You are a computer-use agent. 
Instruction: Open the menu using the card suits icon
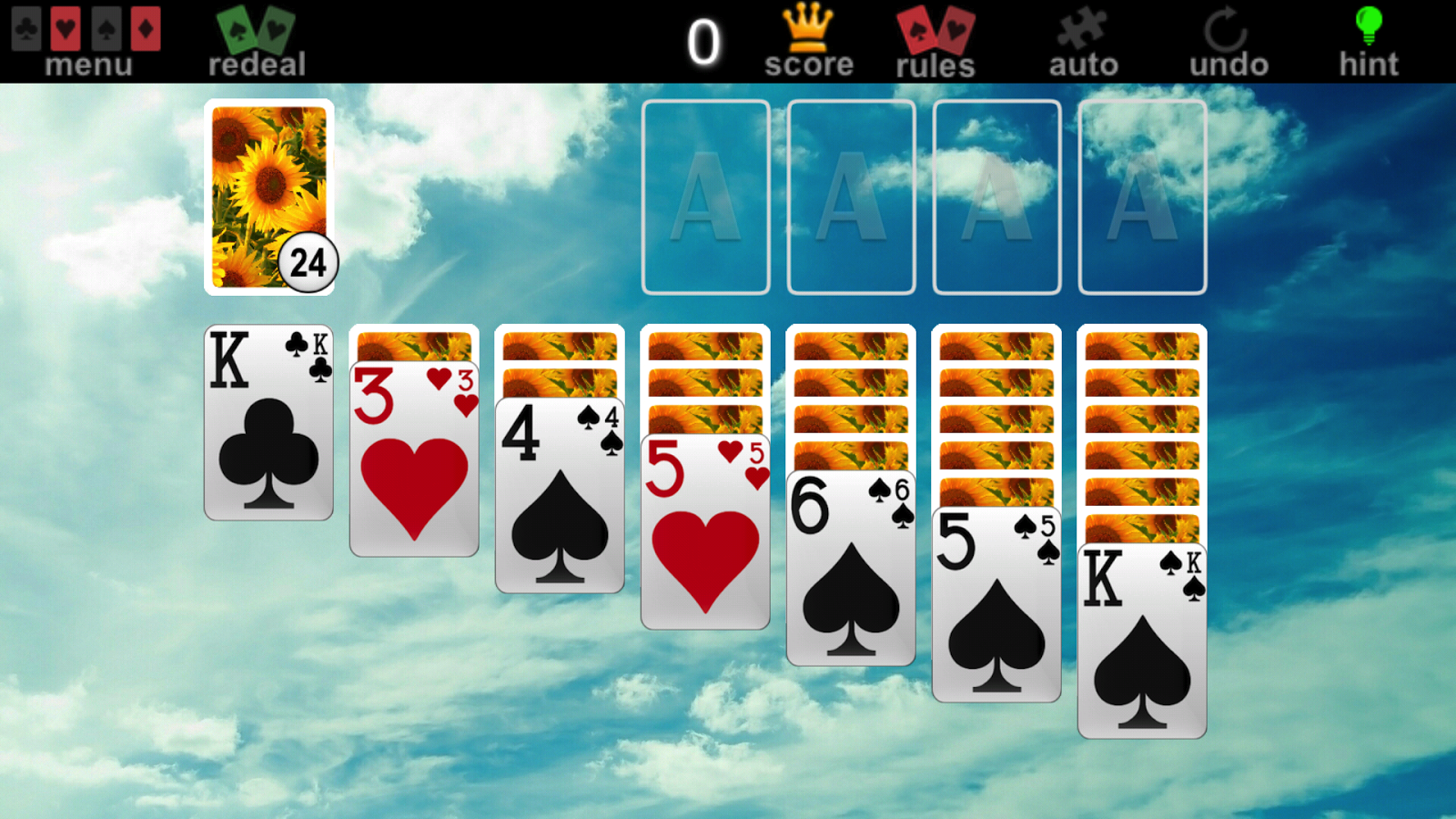point(86,27)
